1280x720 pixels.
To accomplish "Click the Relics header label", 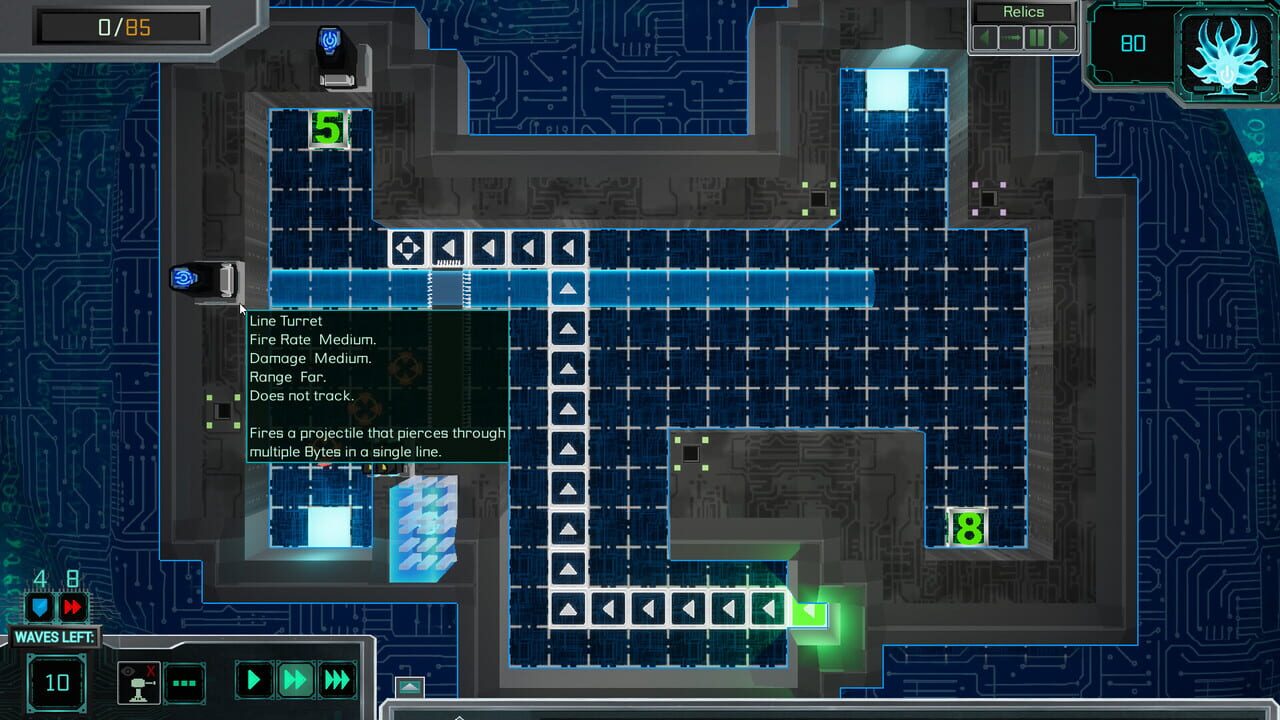I will (1025, 13).
